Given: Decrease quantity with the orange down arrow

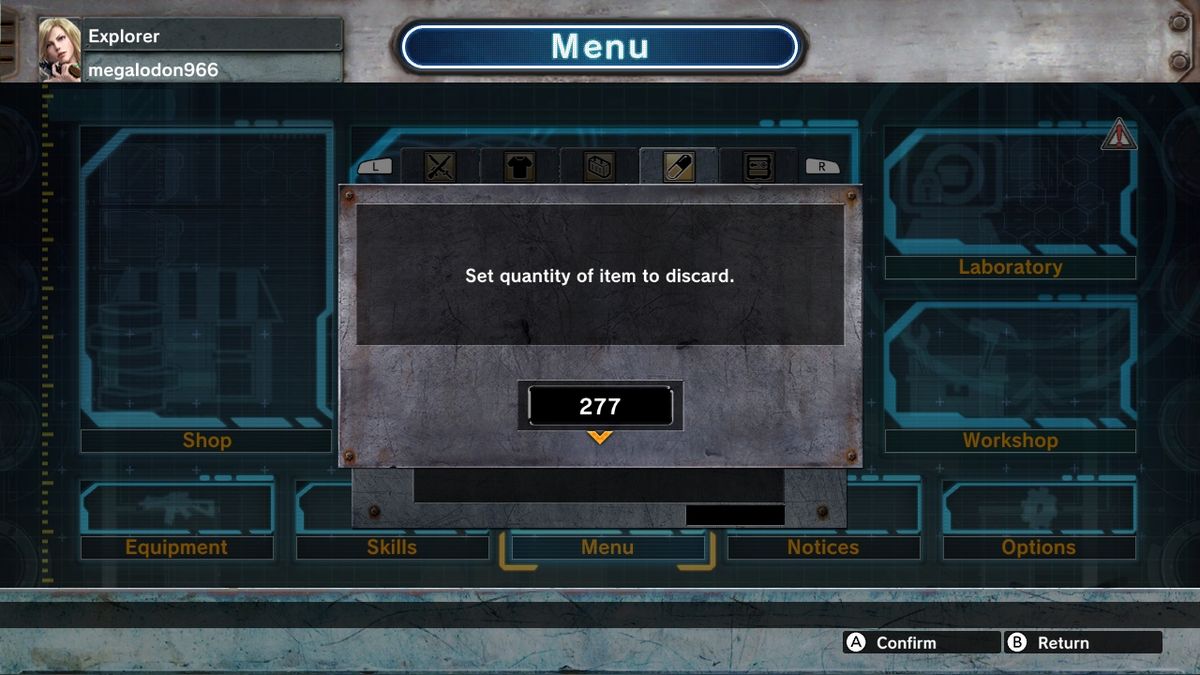Looking at the screenshot, I should (600, 437).
